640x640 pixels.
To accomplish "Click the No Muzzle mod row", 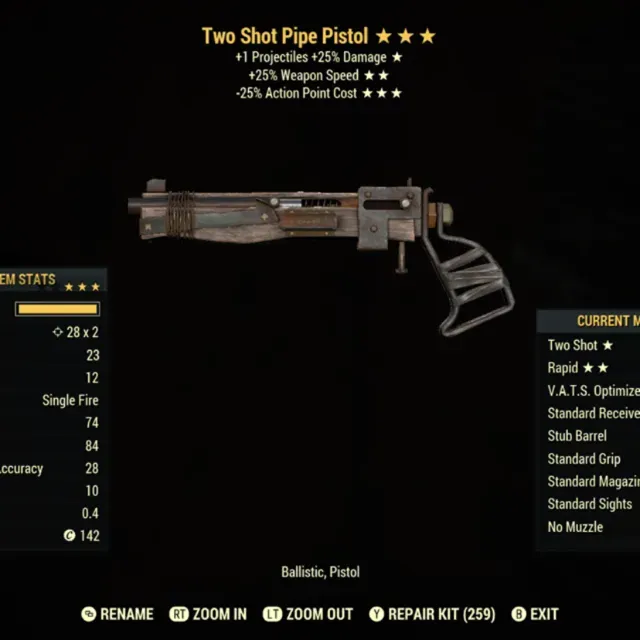I will (x=575, y=527).
